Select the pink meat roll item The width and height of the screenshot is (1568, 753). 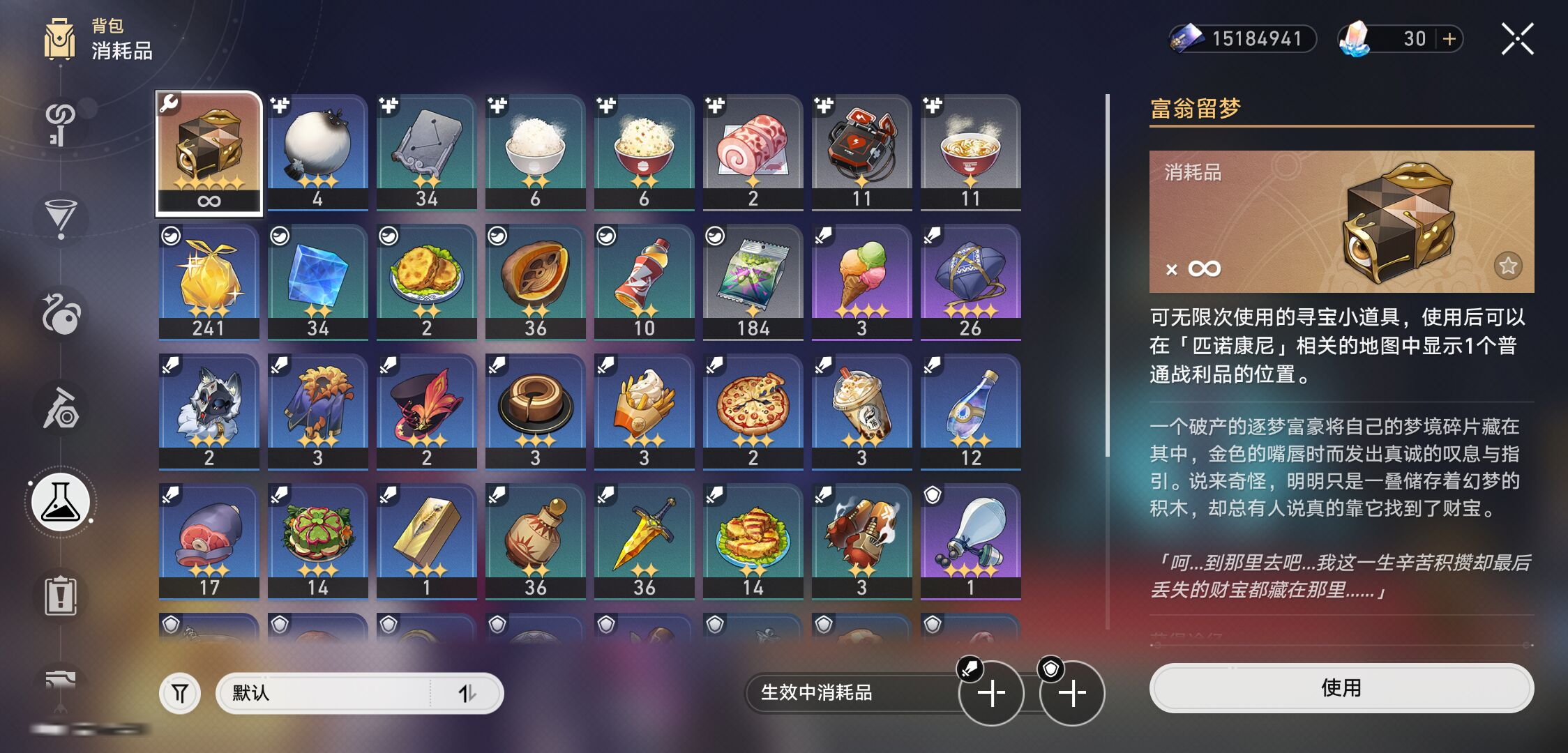753,152
